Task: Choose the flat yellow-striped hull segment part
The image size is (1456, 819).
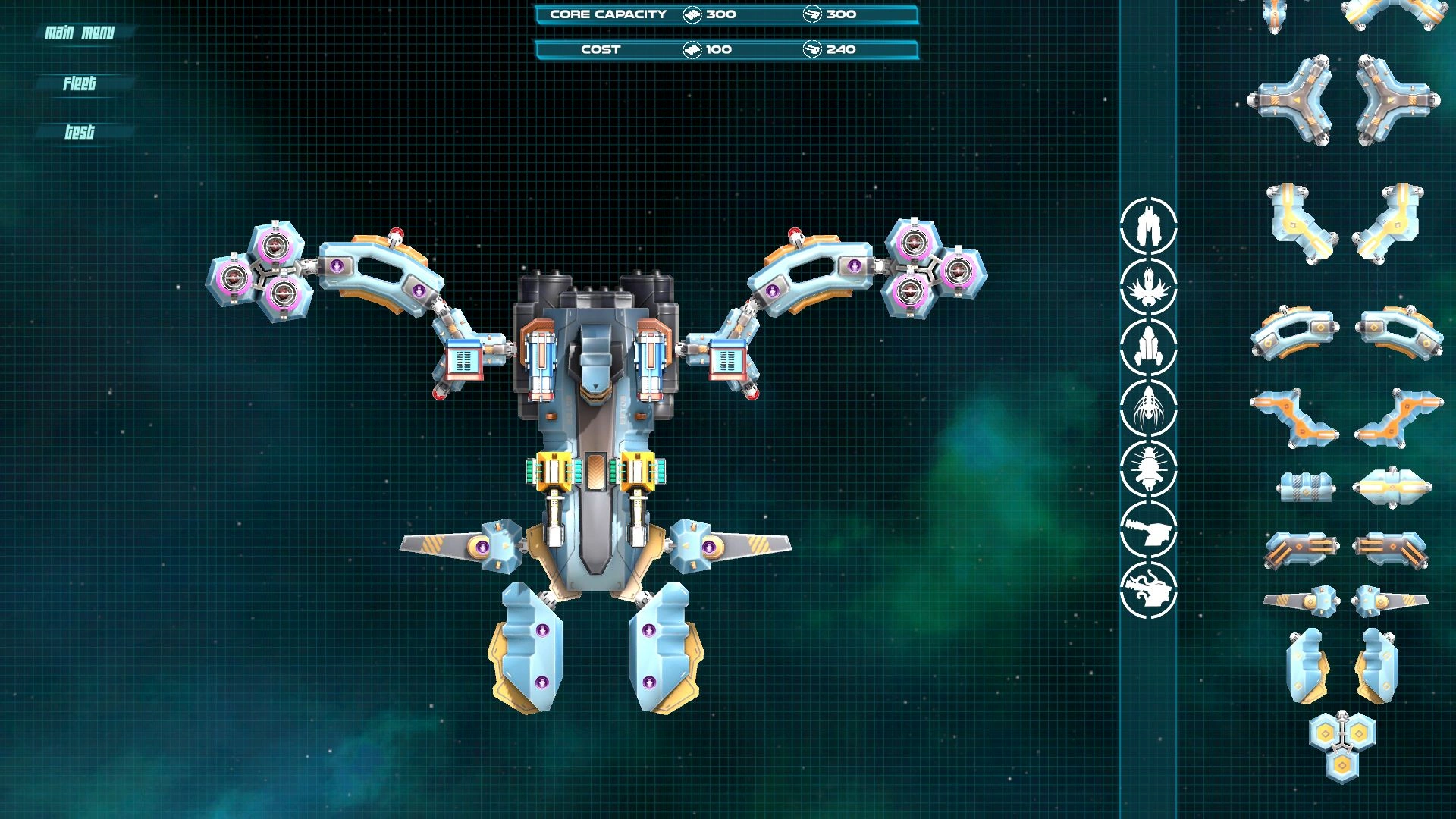Action: tap(1392, 487)
